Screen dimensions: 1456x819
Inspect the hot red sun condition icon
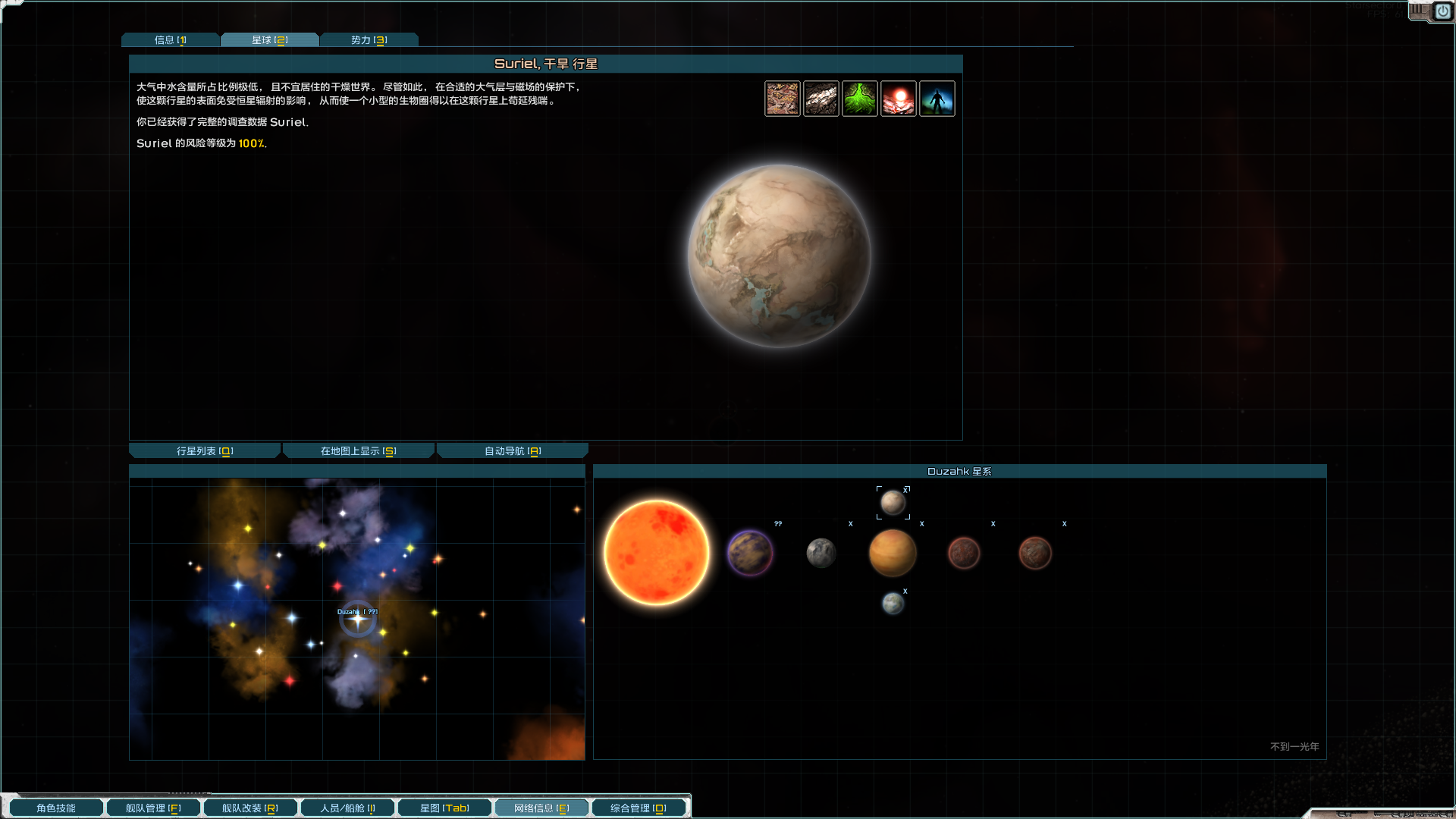tap(899, 99)
